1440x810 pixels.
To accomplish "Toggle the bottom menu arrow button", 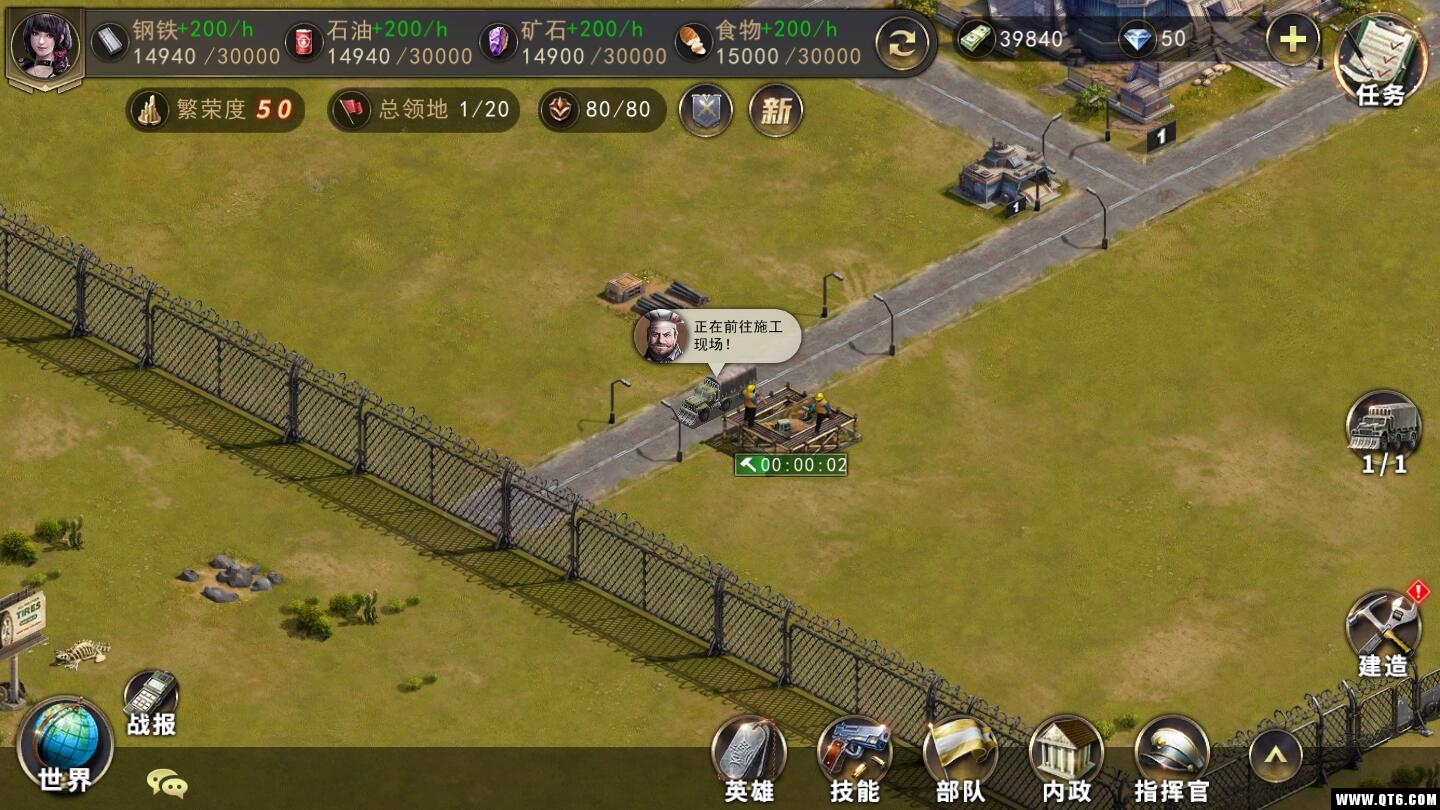I will pos(1276,757).
